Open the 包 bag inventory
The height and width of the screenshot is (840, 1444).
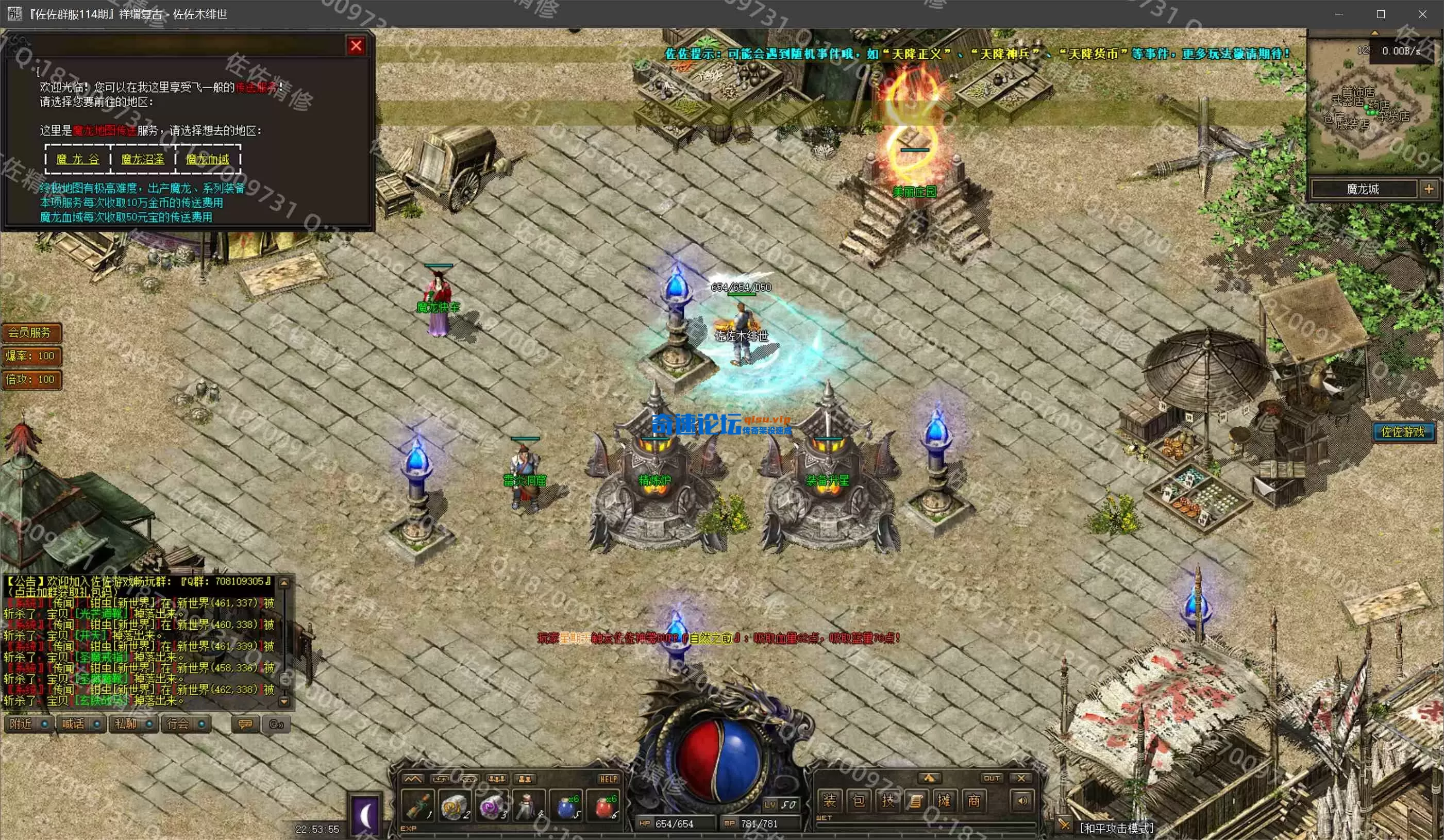(859, 800)
